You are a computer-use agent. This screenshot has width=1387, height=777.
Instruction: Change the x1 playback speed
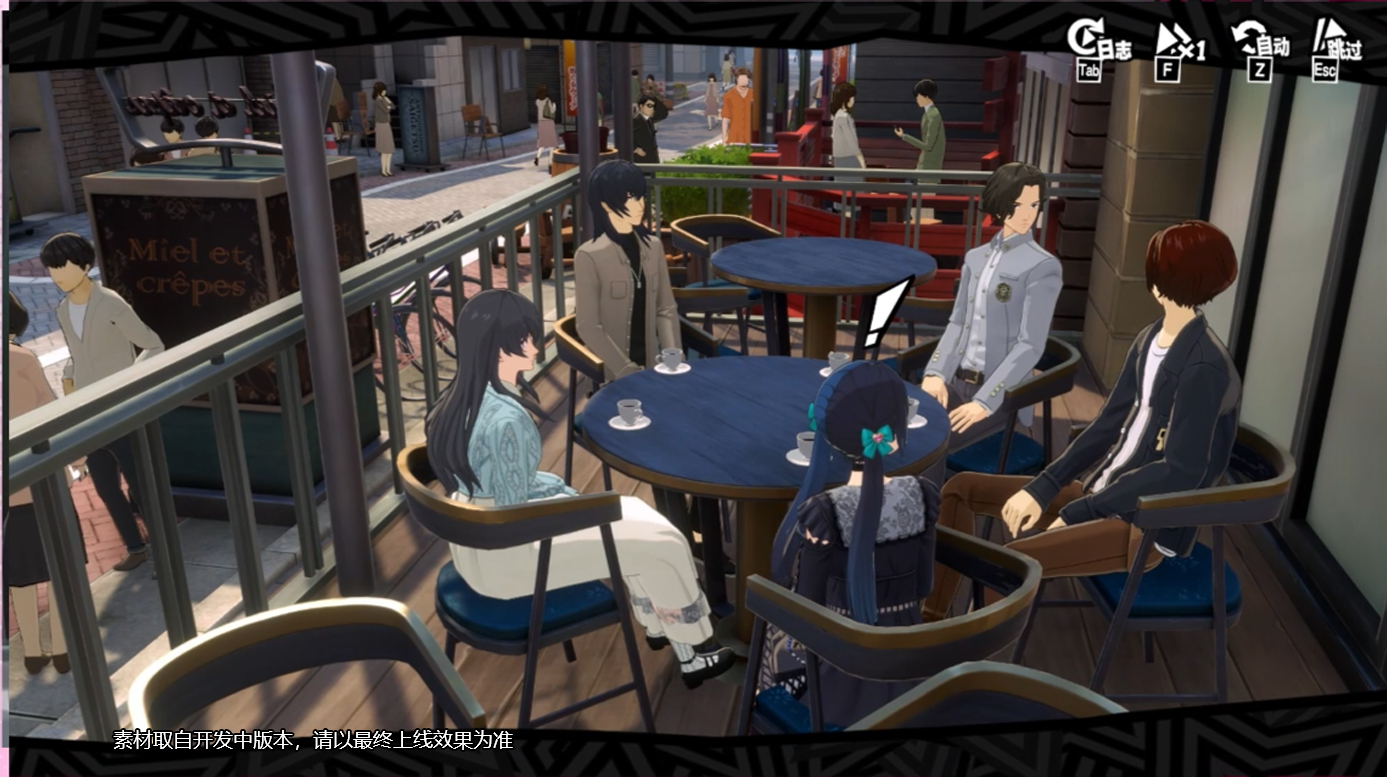[x=1177, y=46]
